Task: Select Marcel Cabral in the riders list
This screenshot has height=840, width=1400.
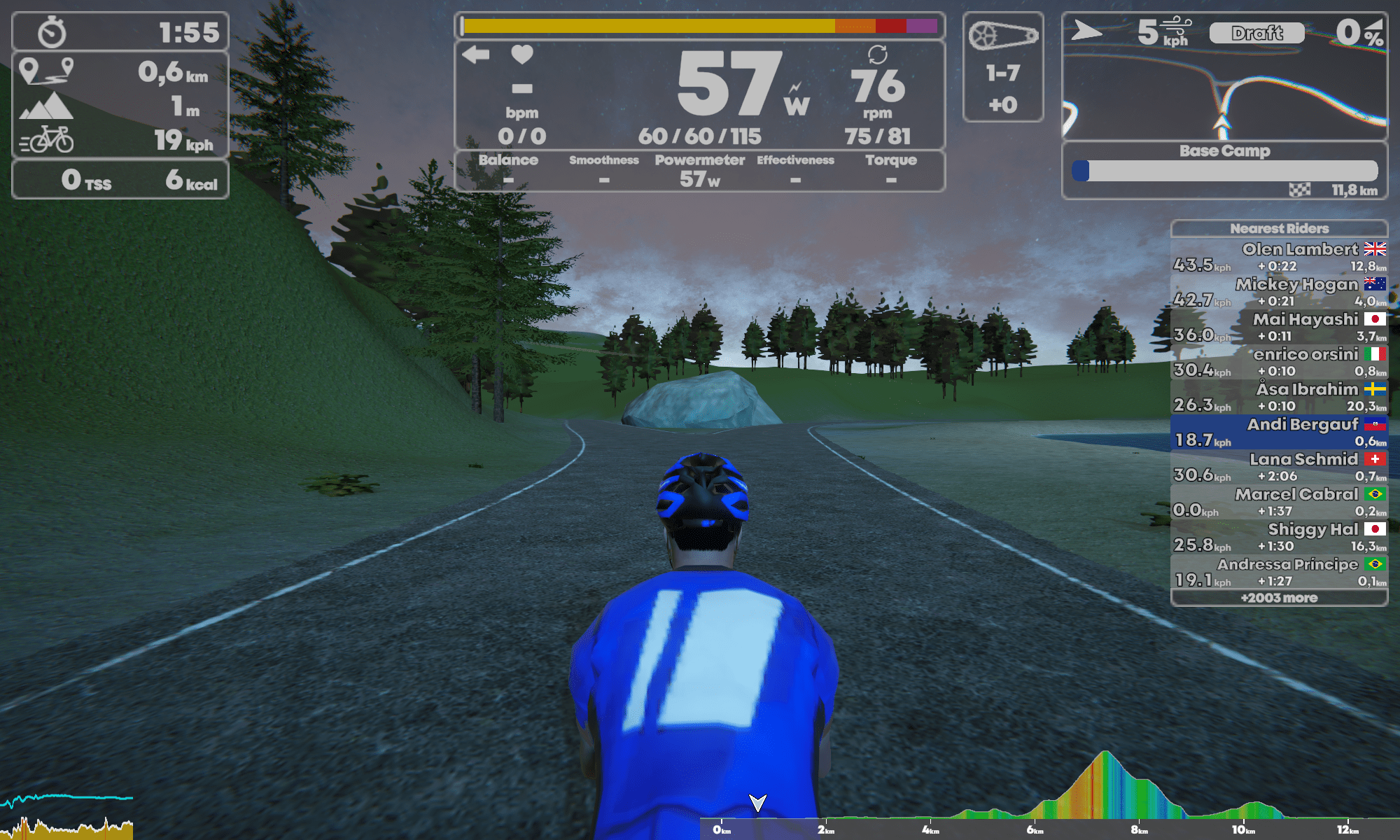Action: (1279, 502)
